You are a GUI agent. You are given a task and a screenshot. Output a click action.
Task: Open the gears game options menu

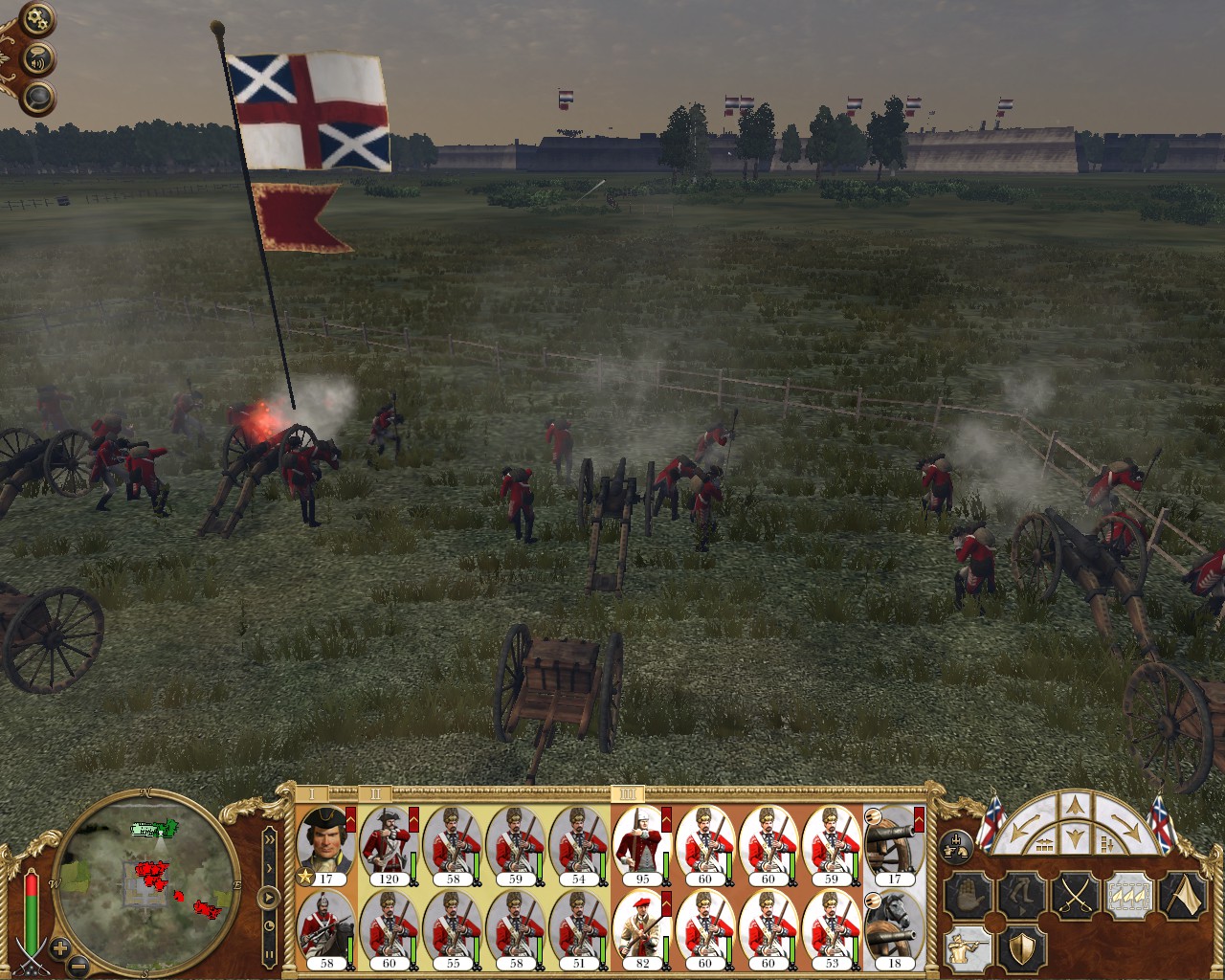click(38, 17)
